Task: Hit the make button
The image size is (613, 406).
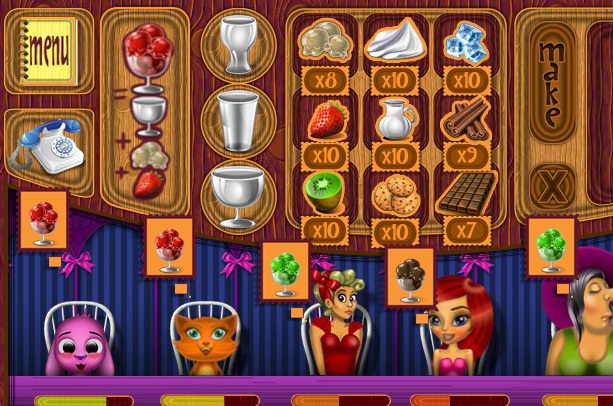Action: point(549,83)
